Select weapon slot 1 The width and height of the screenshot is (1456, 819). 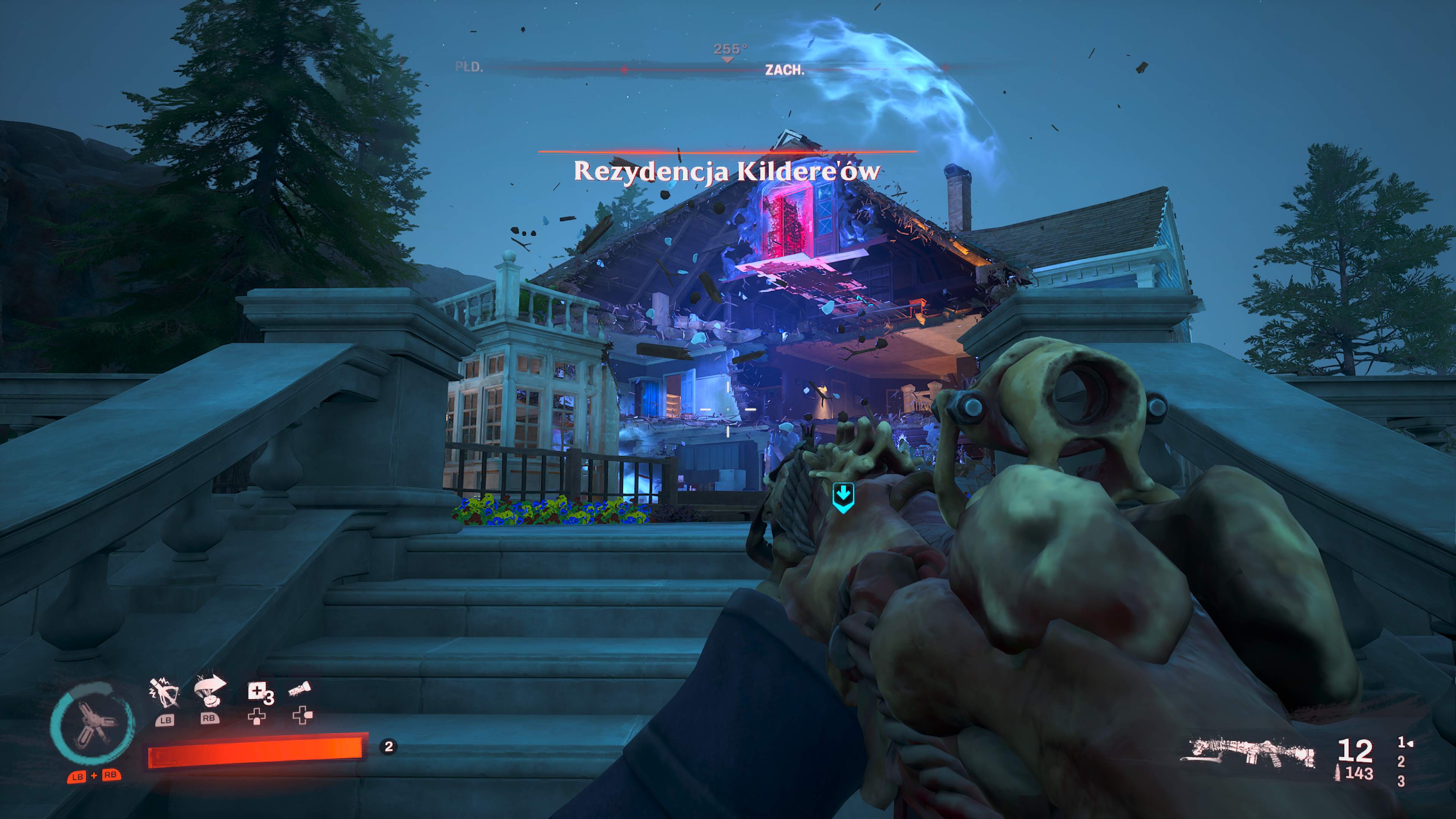coord(1402,742)
